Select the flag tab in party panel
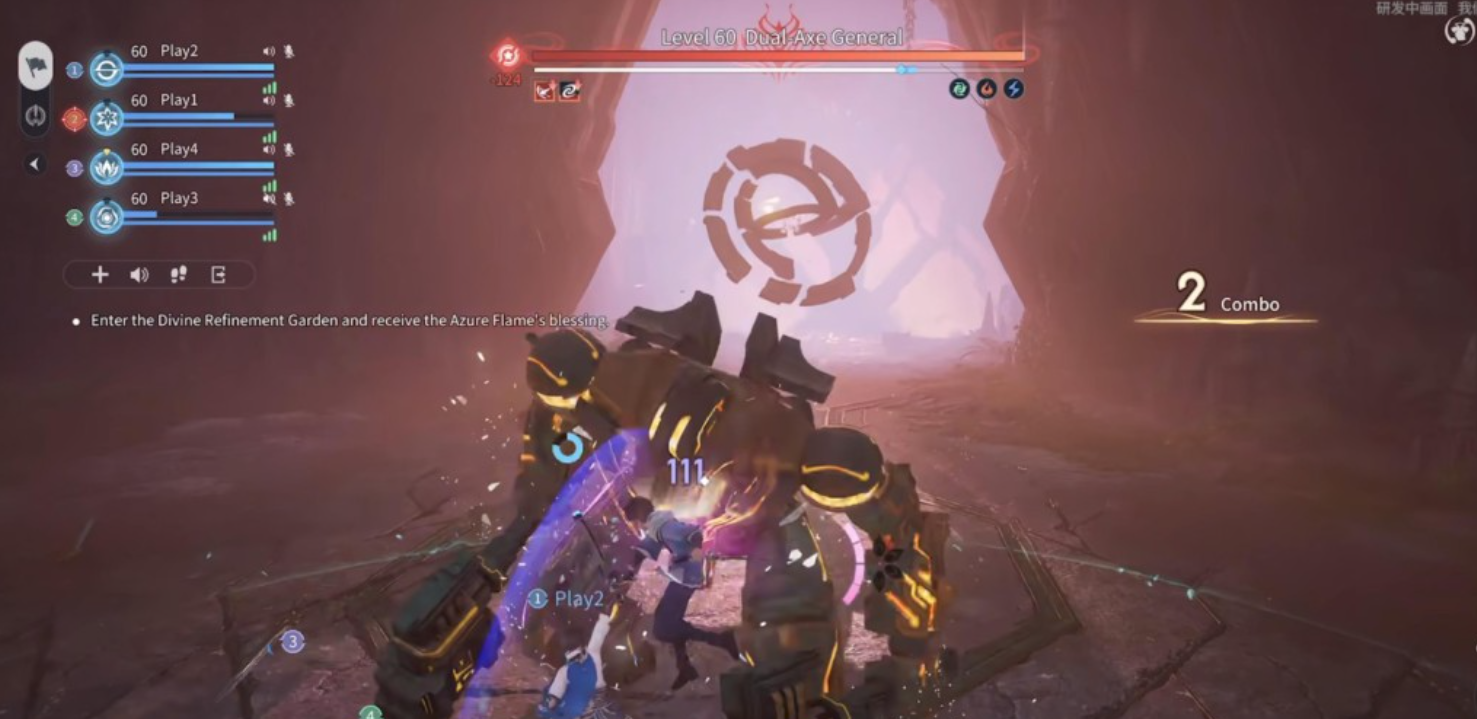 (x=36, y=65)
